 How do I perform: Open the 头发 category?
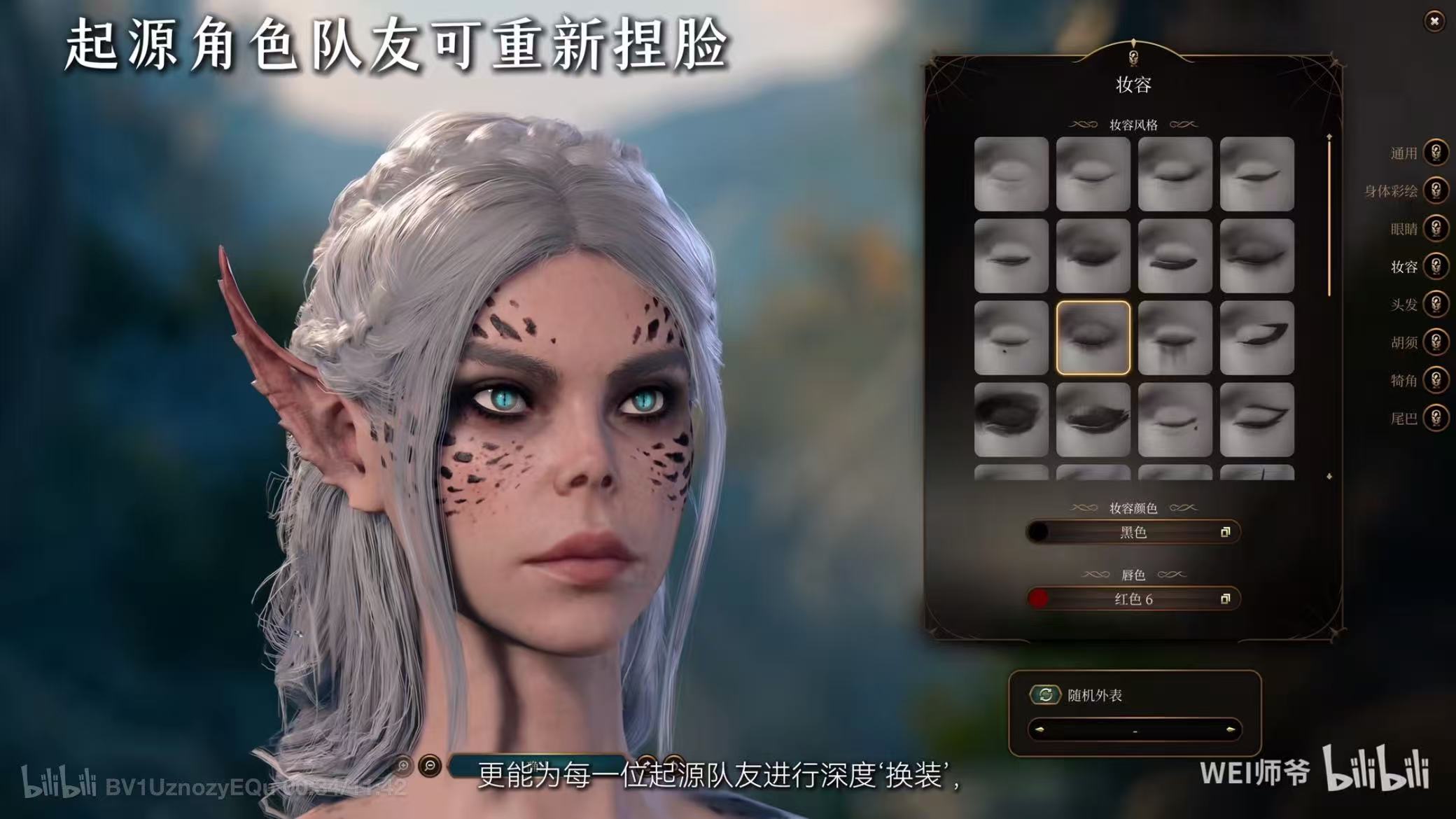(x=1435, y=304)
